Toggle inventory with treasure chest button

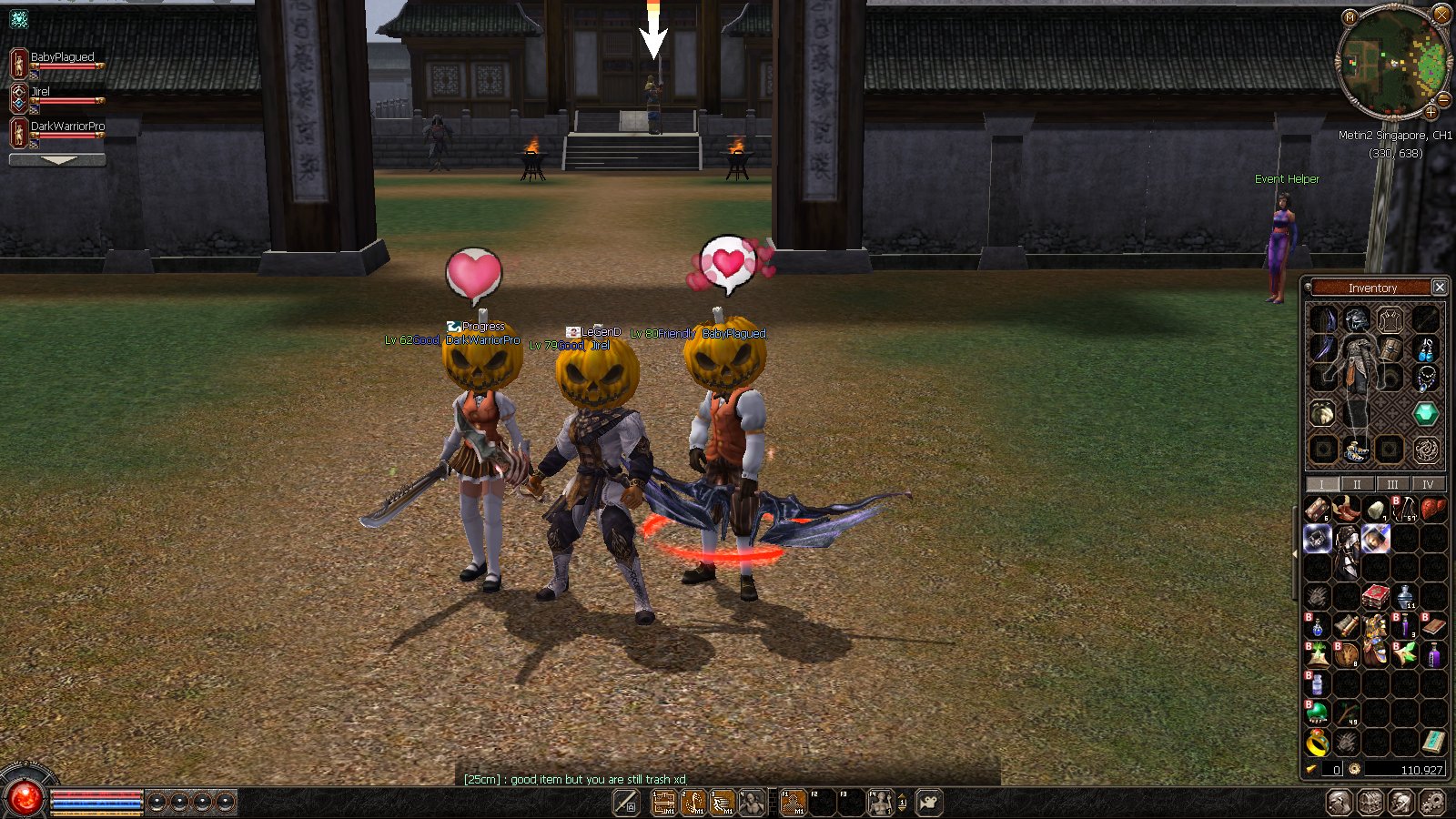(1370, 803)
